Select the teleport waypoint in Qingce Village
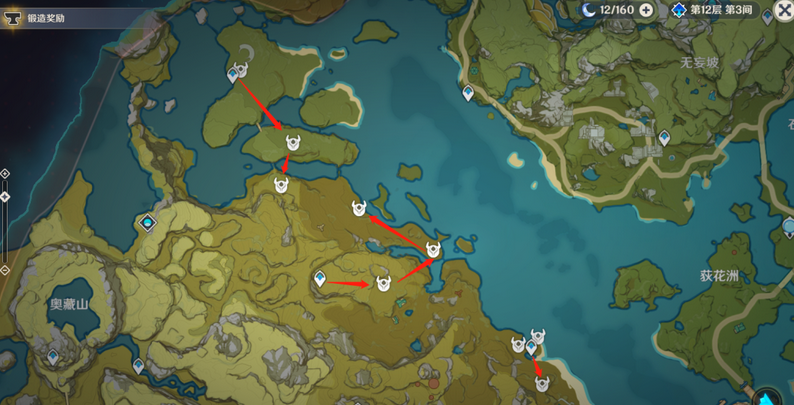 click(x=664, y=137)
